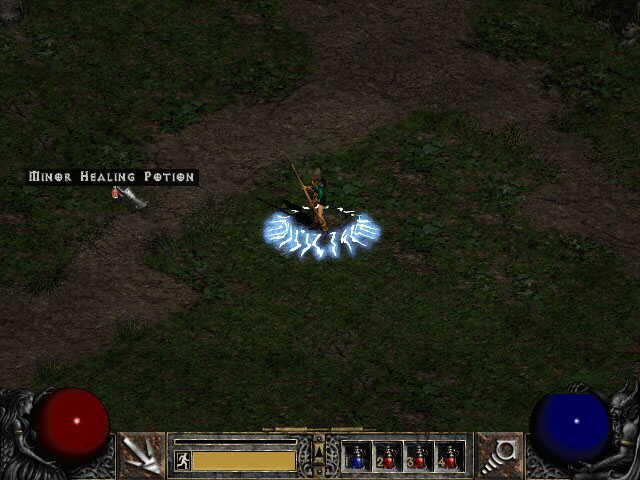
Task: Pick up via the Minor Healing Potion label
Action: coord(112,177)
